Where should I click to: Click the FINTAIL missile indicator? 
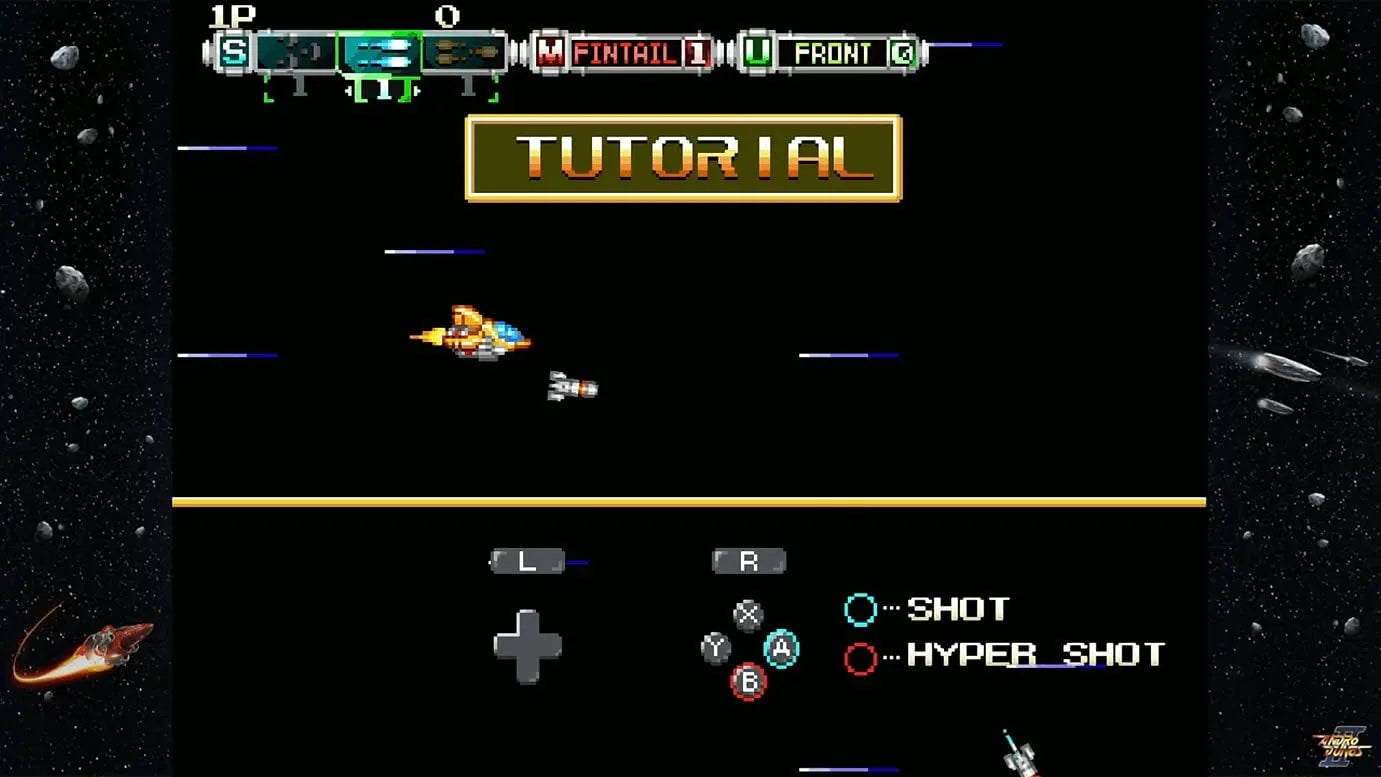tap(624, 53)
